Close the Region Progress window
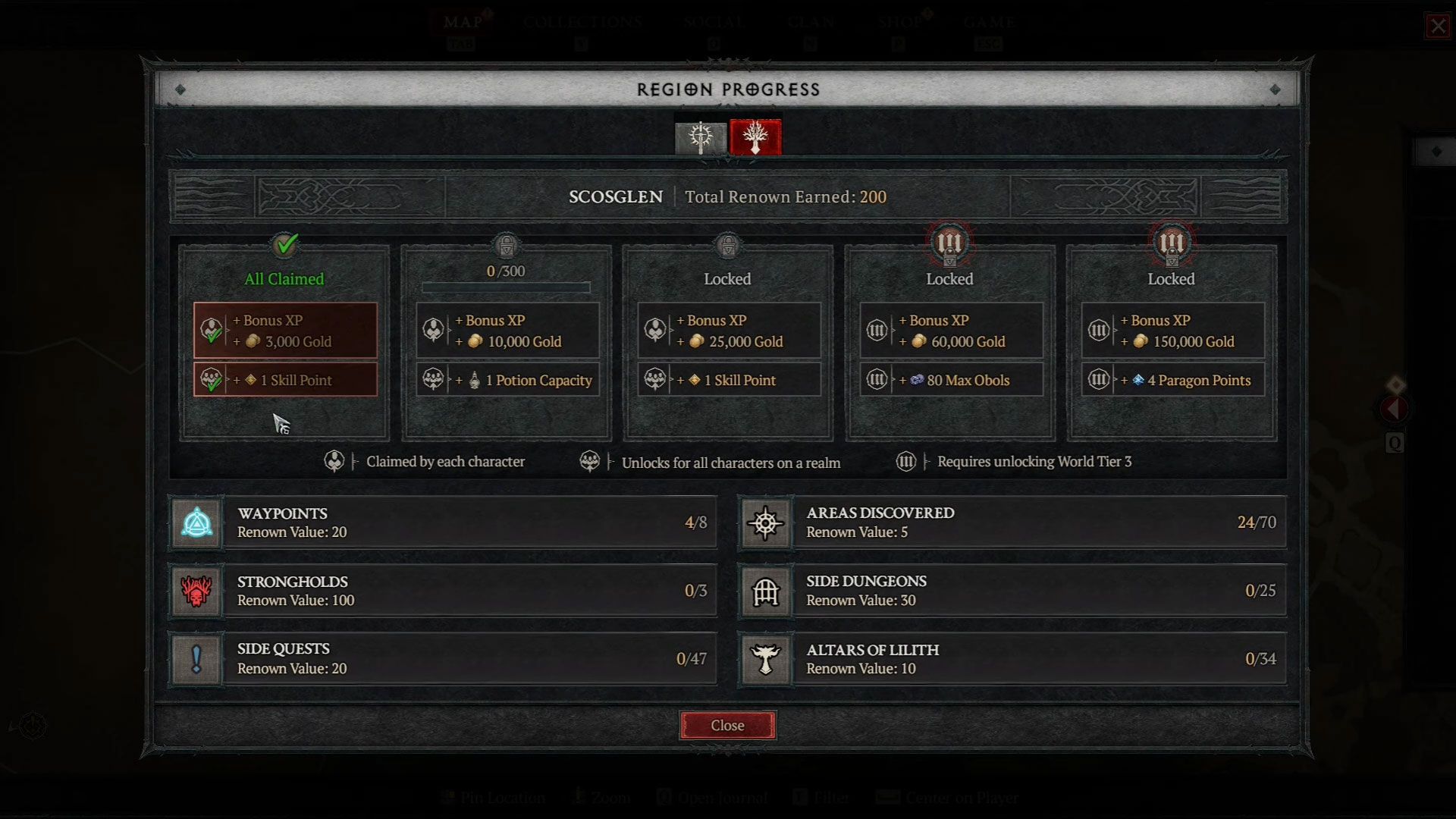 (727, 725)
